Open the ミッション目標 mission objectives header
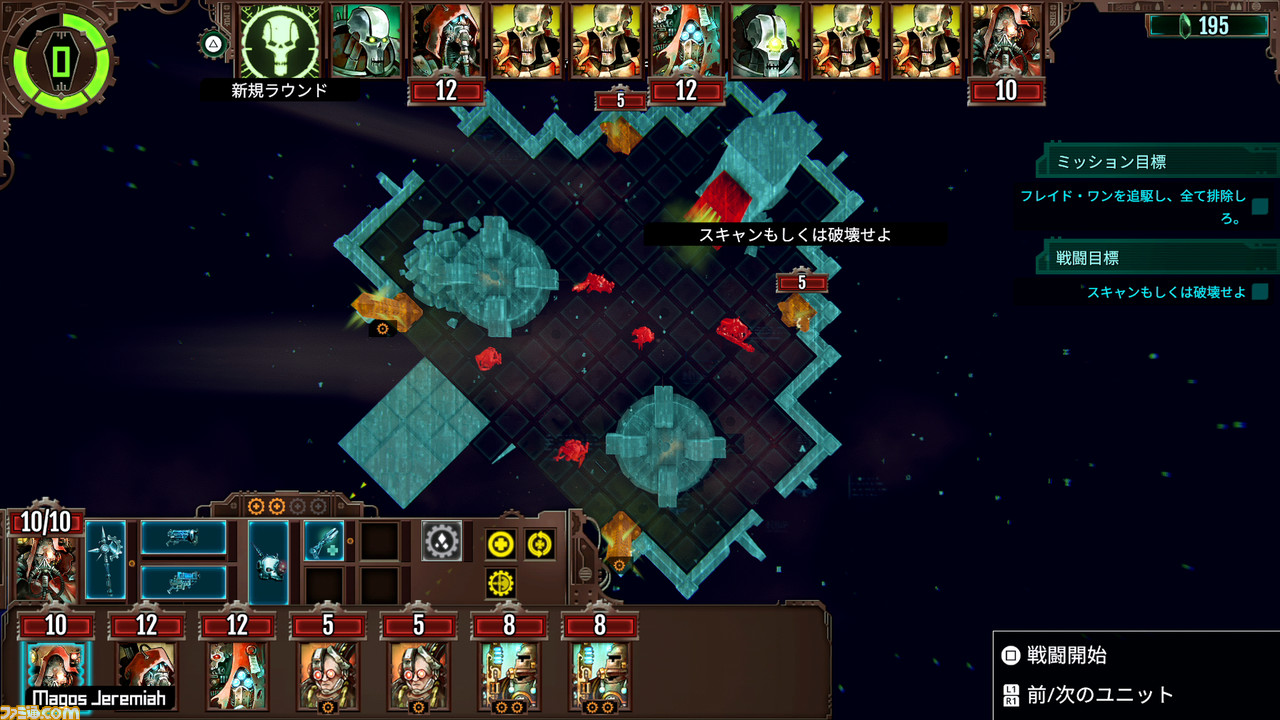The height and width of the screenshot is (720, 1280). pyautogui.click(x=1111, y=161)
